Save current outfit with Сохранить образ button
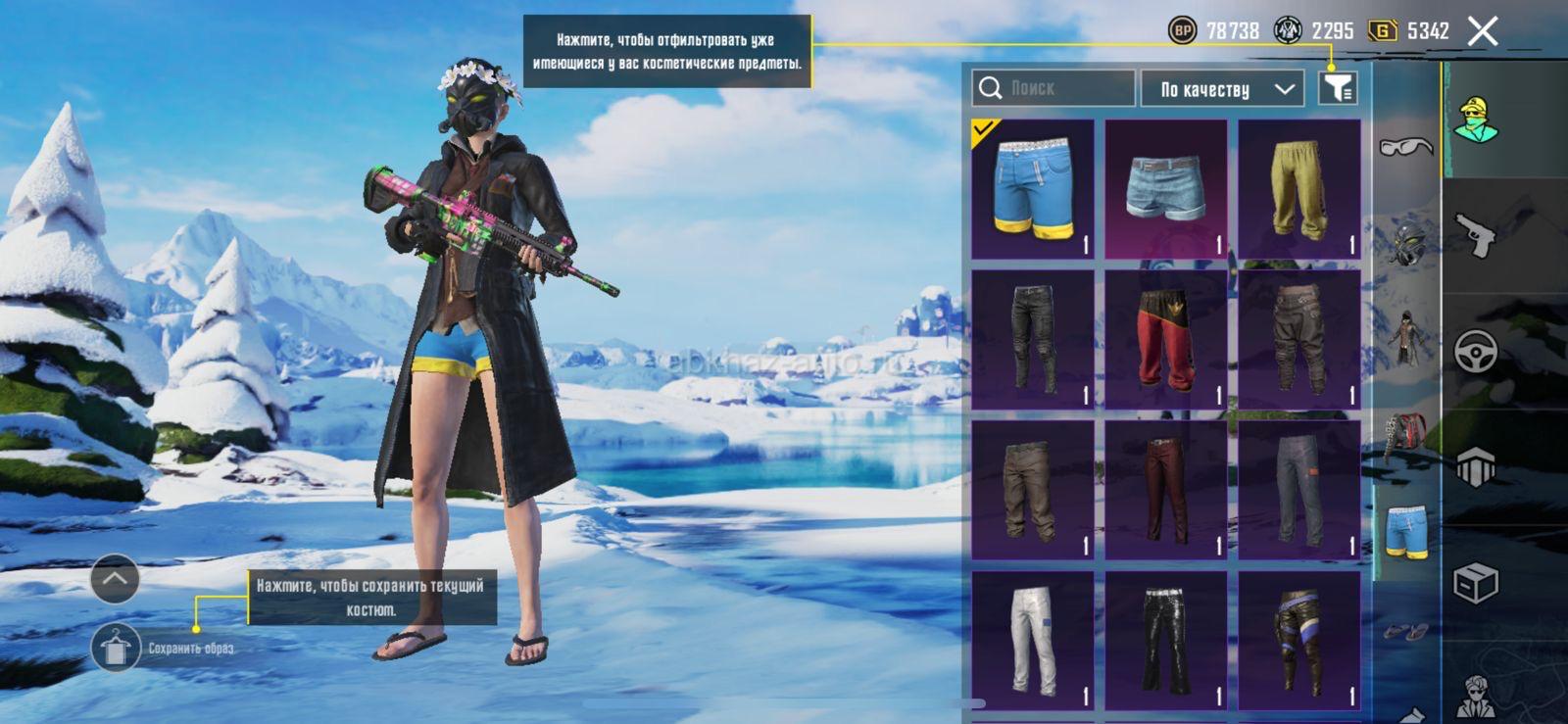 [x=116, y=648]
